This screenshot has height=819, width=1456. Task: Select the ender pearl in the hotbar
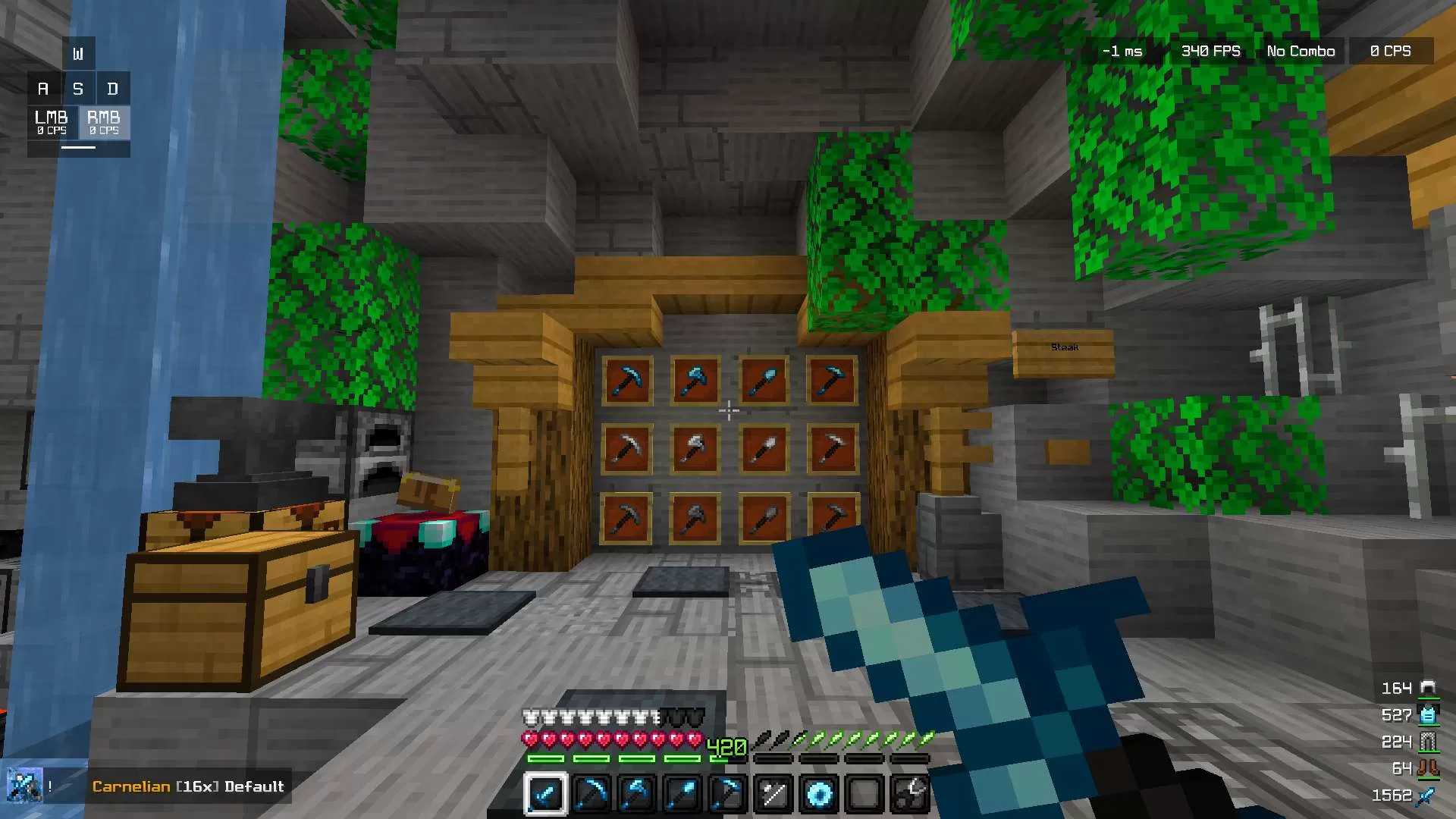tap(819, 794)
